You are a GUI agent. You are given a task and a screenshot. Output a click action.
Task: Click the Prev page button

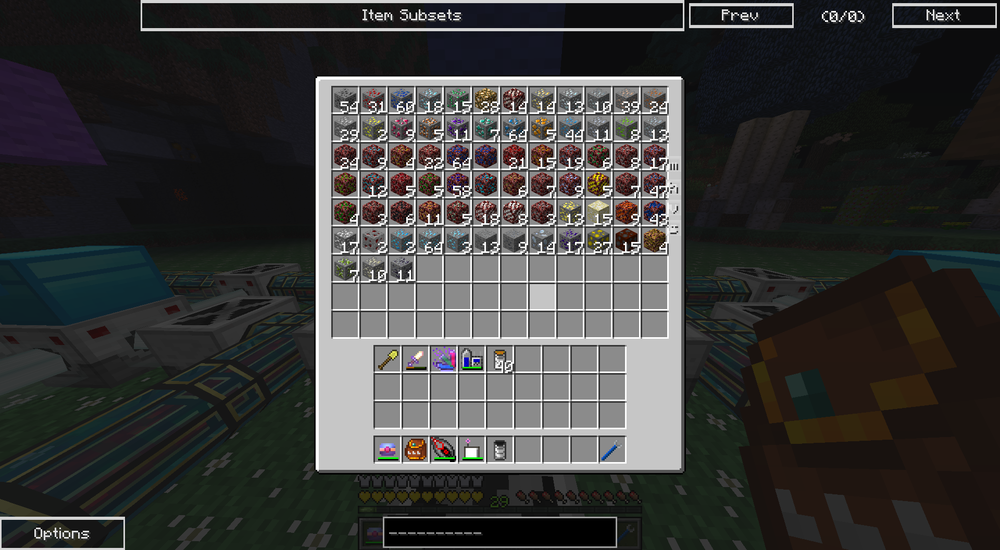(740, 16)
